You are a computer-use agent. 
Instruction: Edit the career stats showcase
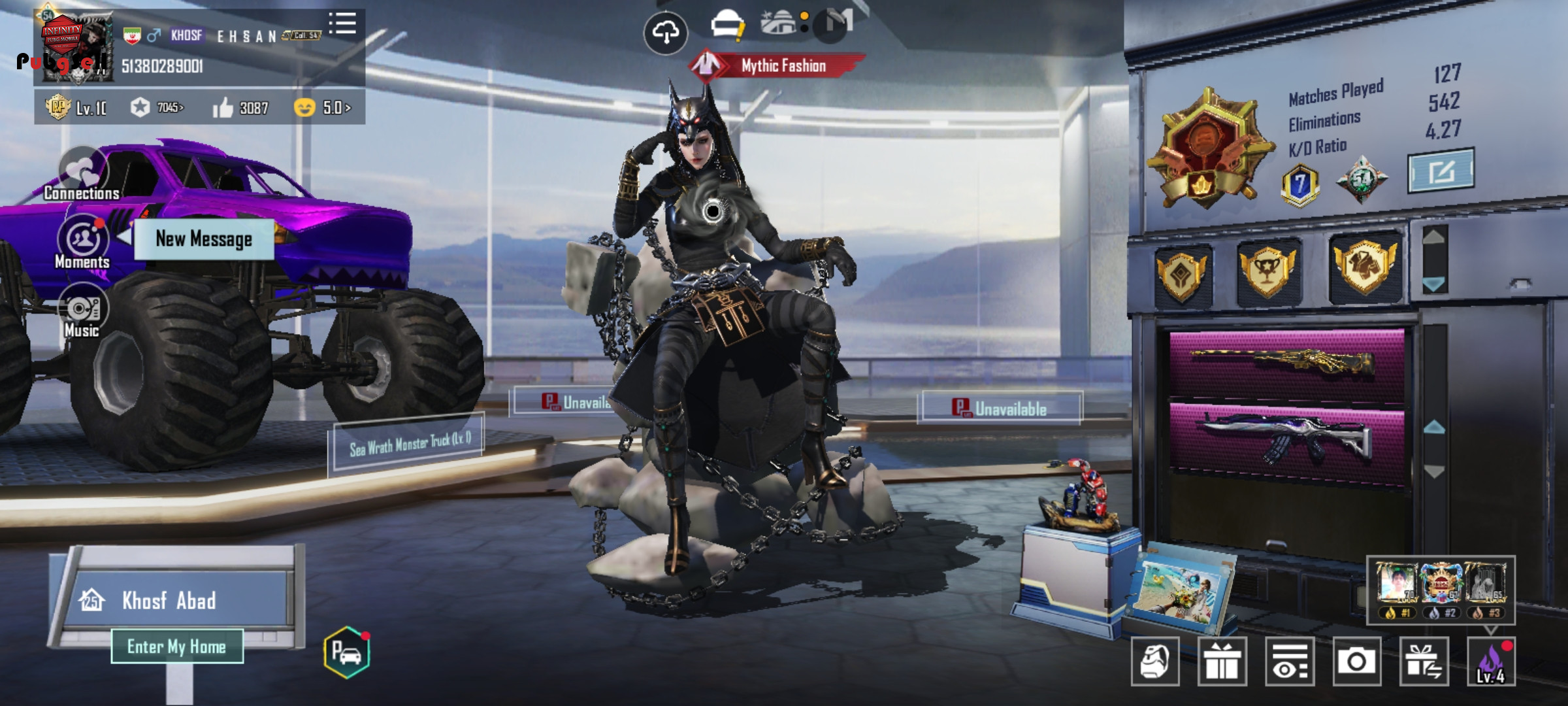[1441, 171]
